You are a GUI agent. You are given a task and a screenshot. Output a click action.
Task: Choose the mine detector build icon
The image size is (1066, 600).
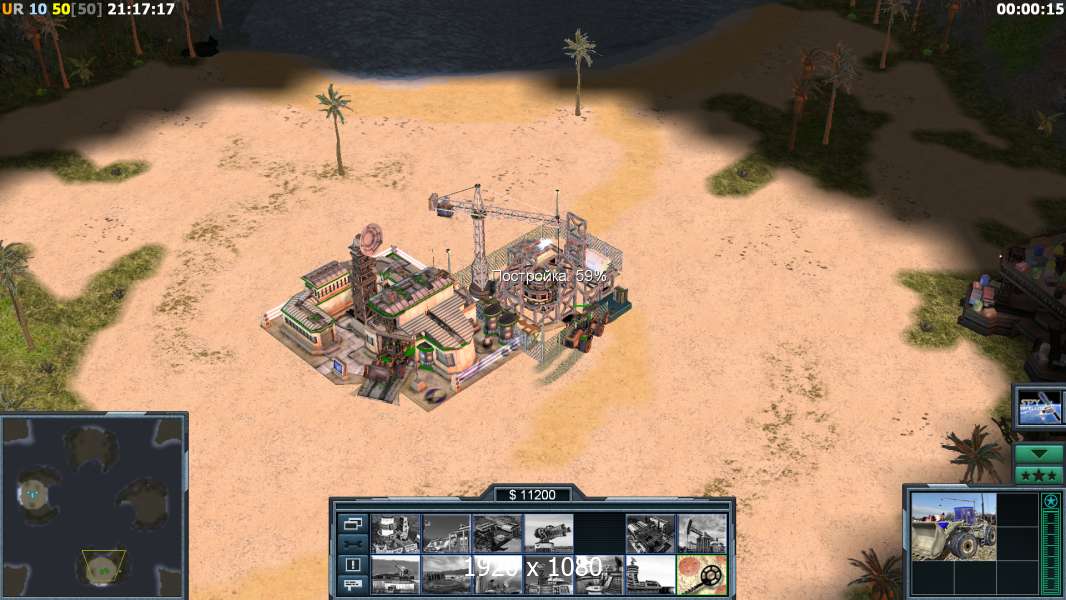[x=702, y=575]
